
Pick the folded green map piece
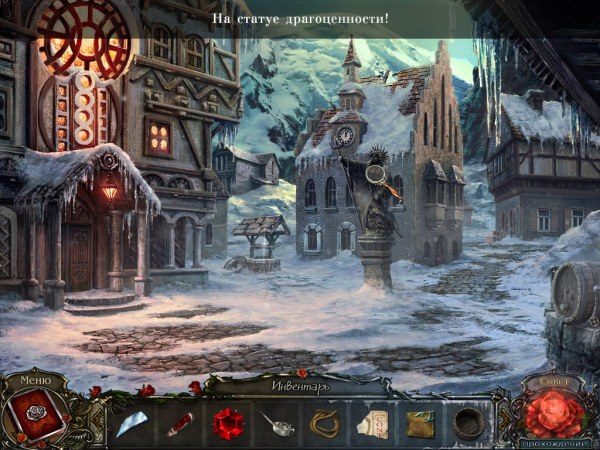[x=420, y=424]
